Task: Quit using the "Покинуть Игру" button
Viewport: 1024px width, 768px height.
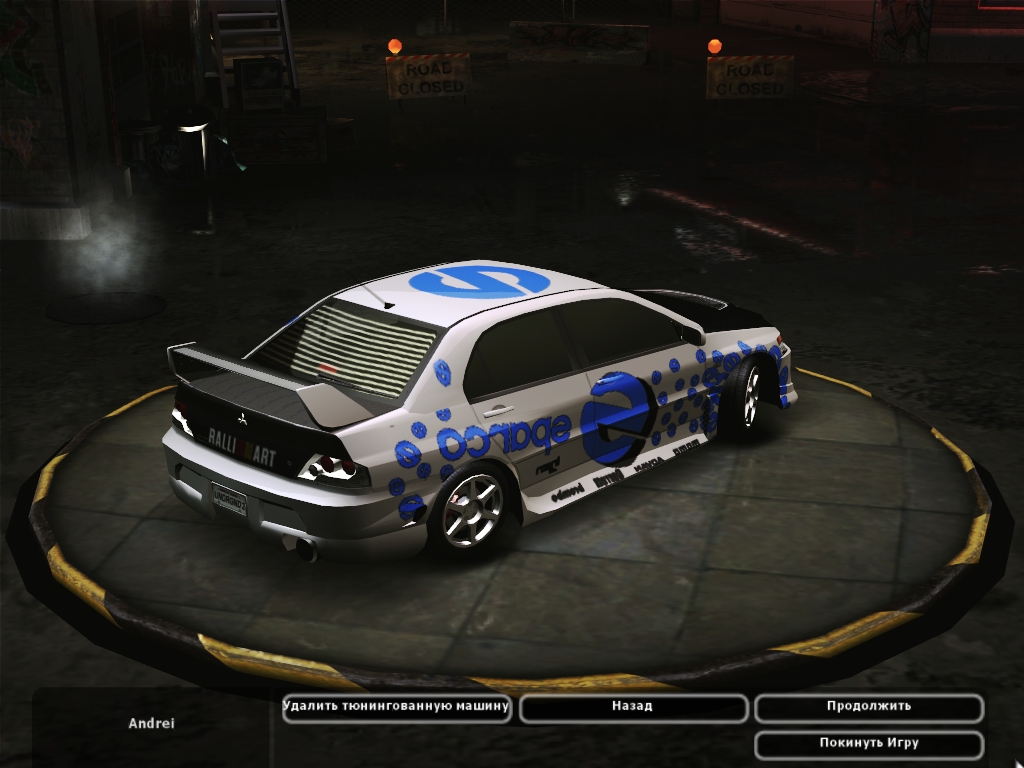Action: (868, 744)
